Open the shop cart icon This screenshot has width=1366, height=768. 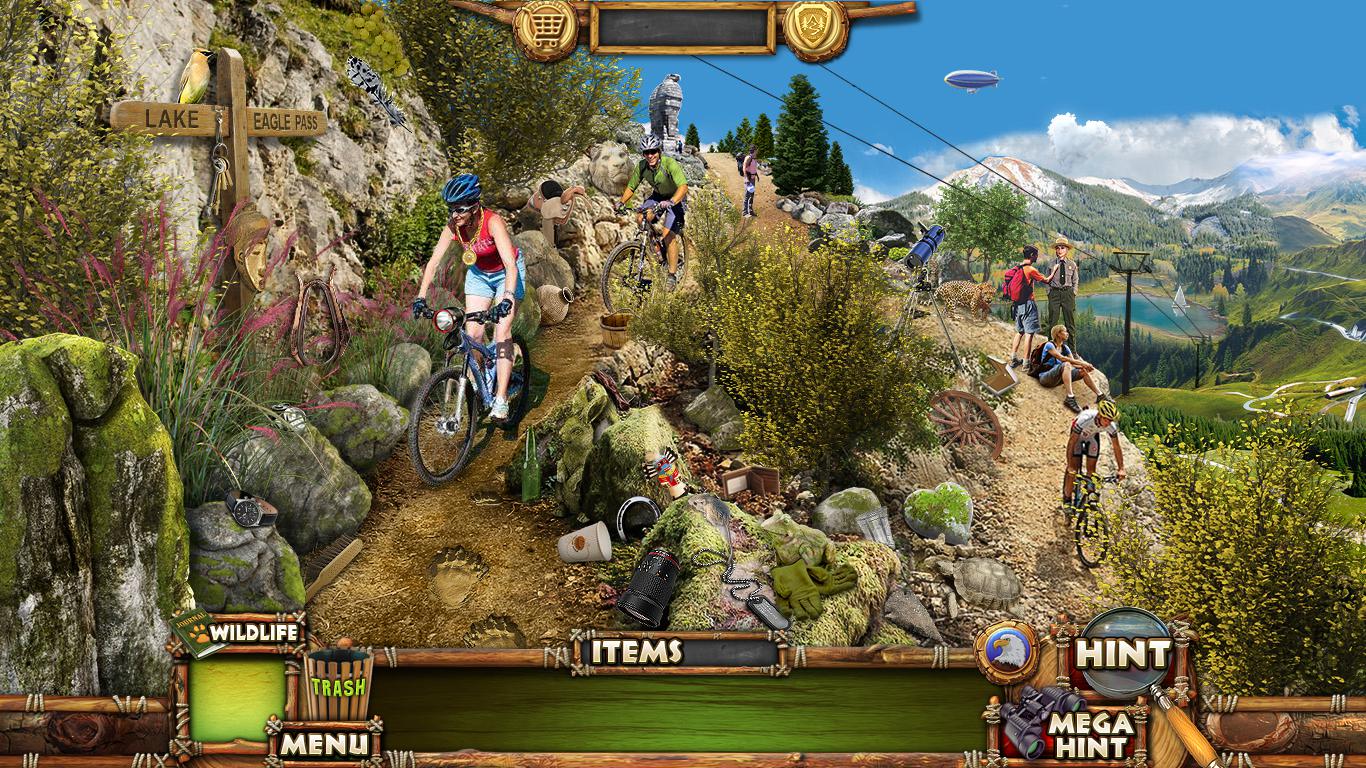tap(545, 27)
